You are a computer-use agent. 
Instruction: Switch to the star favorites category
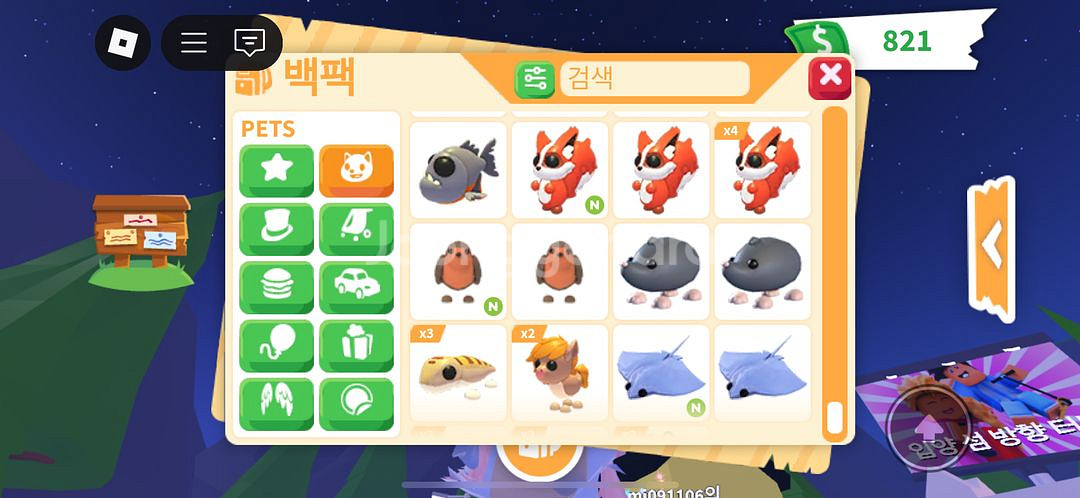(276, 171)
